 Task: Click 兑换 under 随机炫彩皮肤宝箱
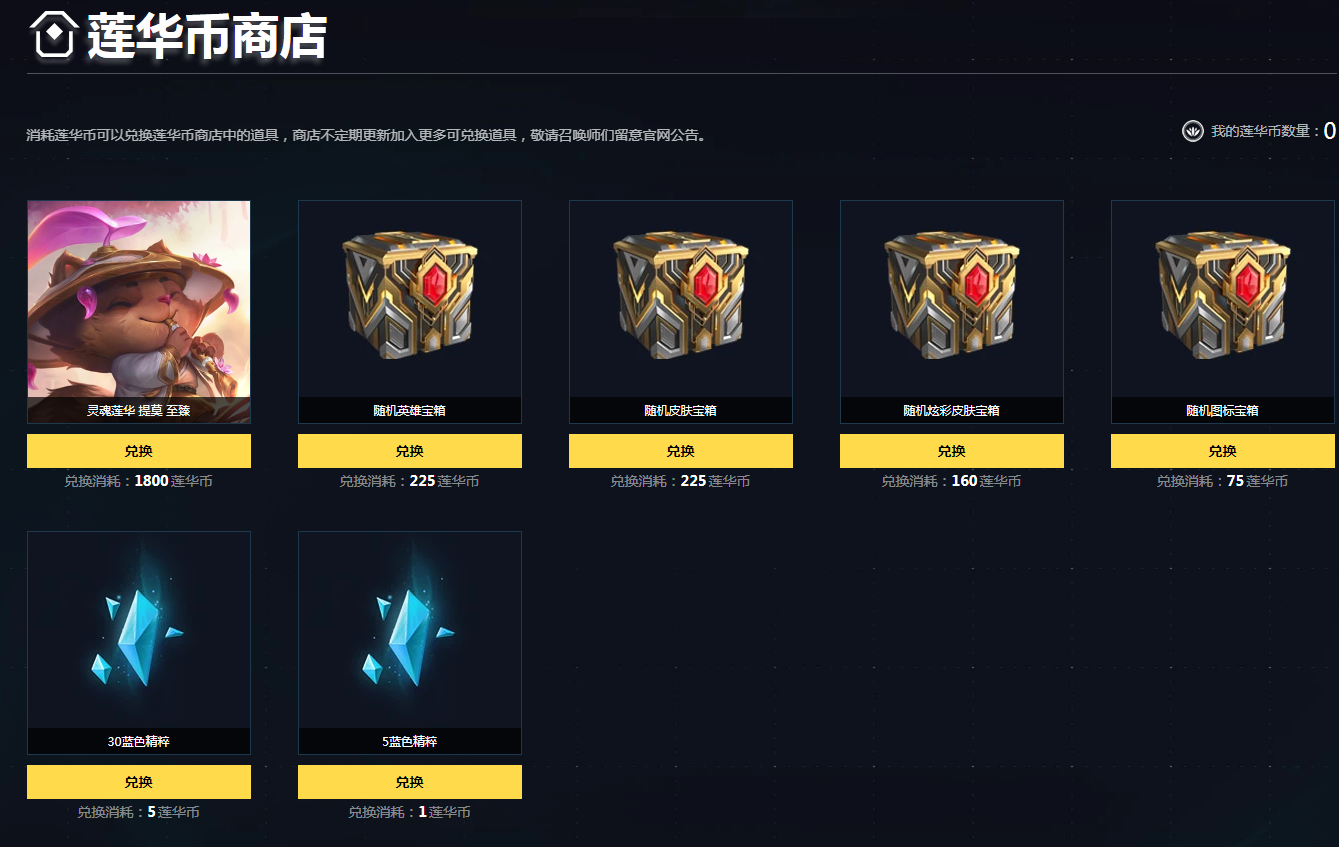coord(951,451)
